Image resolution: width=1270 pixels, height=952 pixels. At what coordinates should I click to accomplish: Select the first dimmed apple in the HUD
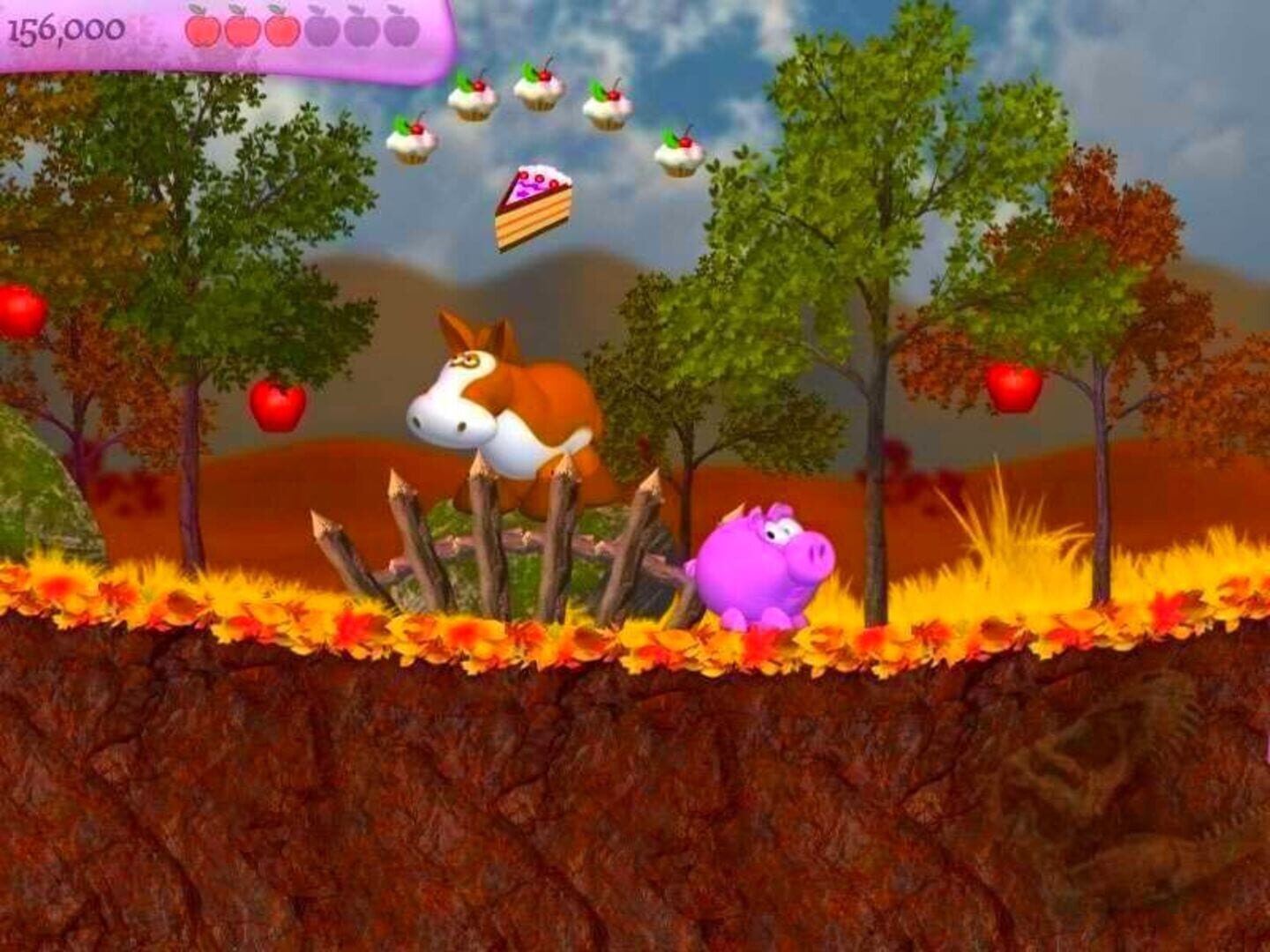(x=320, y=29)
